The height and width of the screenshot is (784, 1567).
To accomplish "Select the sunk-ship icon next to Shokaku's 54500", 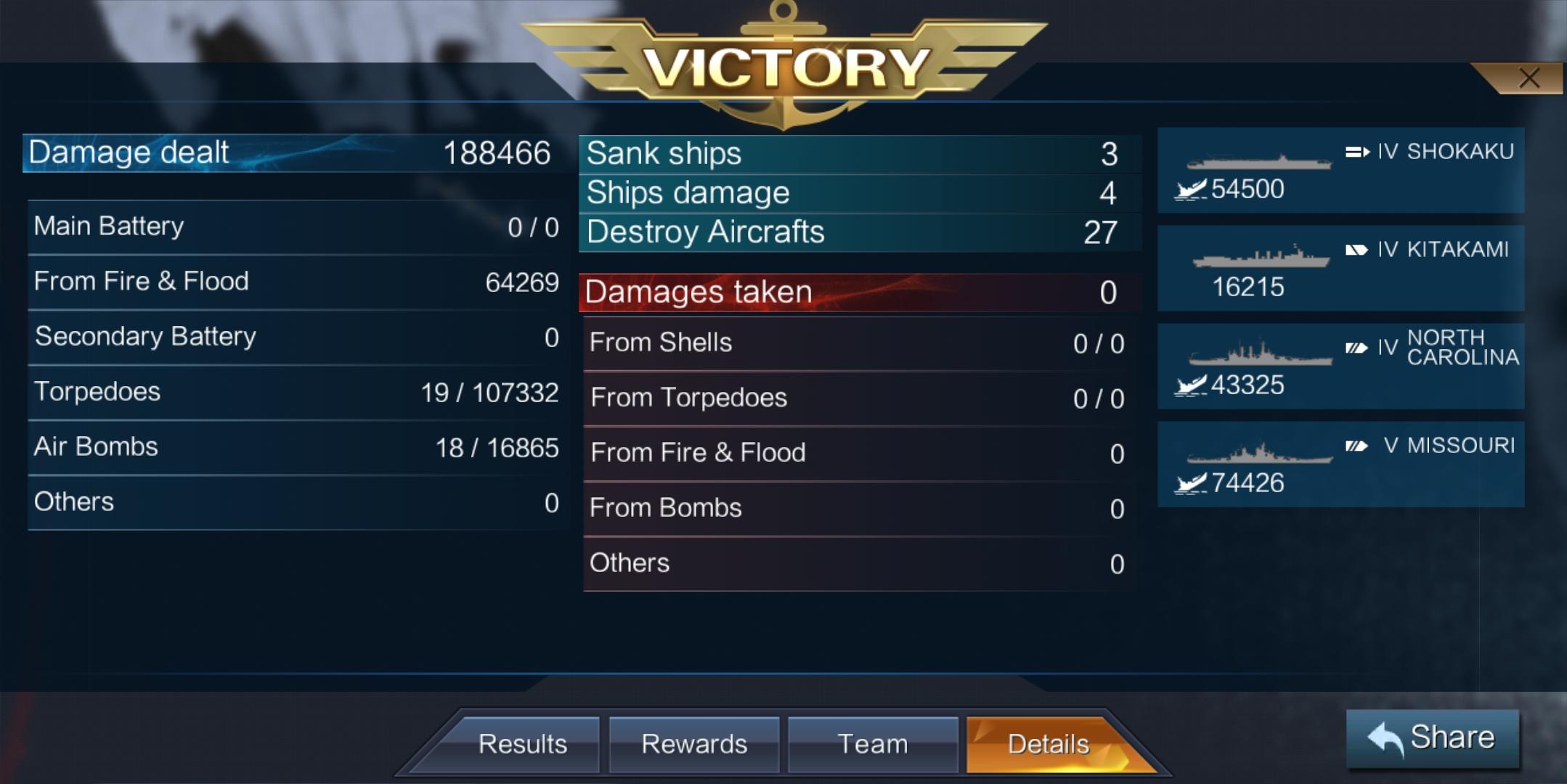I will pos(1190,190).
